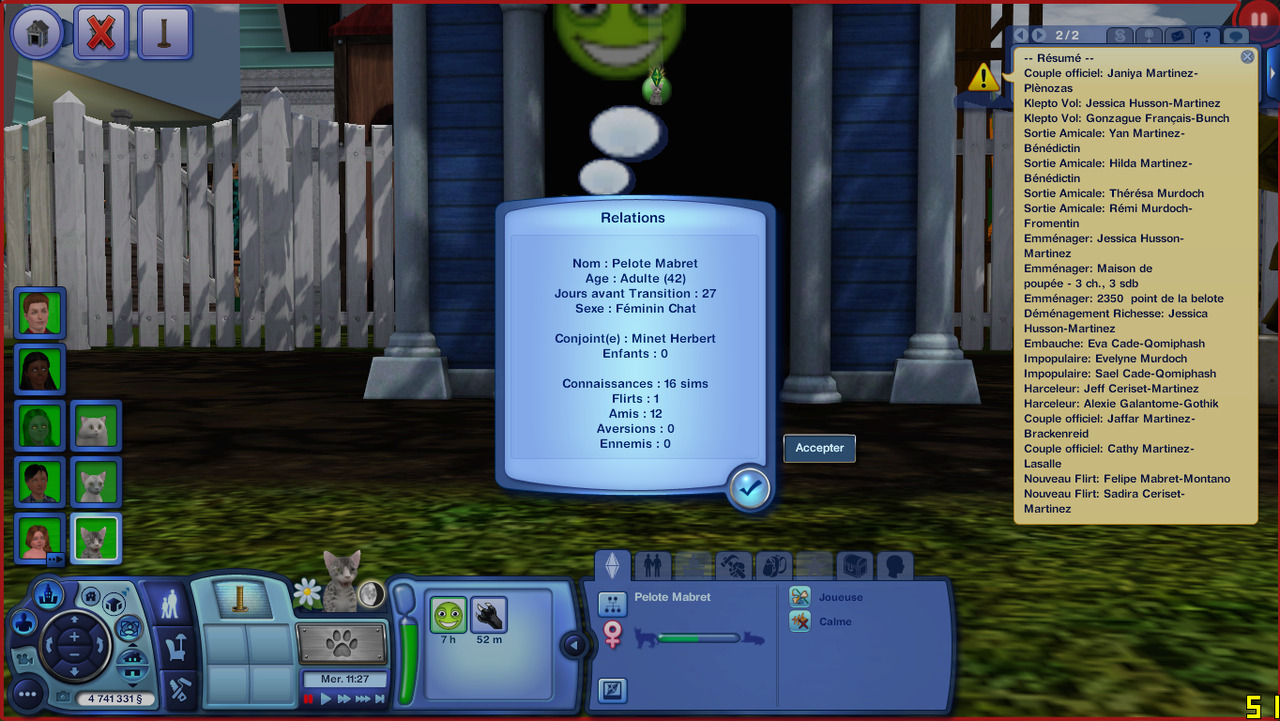The width and height of the screenshot is (1280, 721).
Task: Open the treasure chest tab
Action: coord(855,566)
